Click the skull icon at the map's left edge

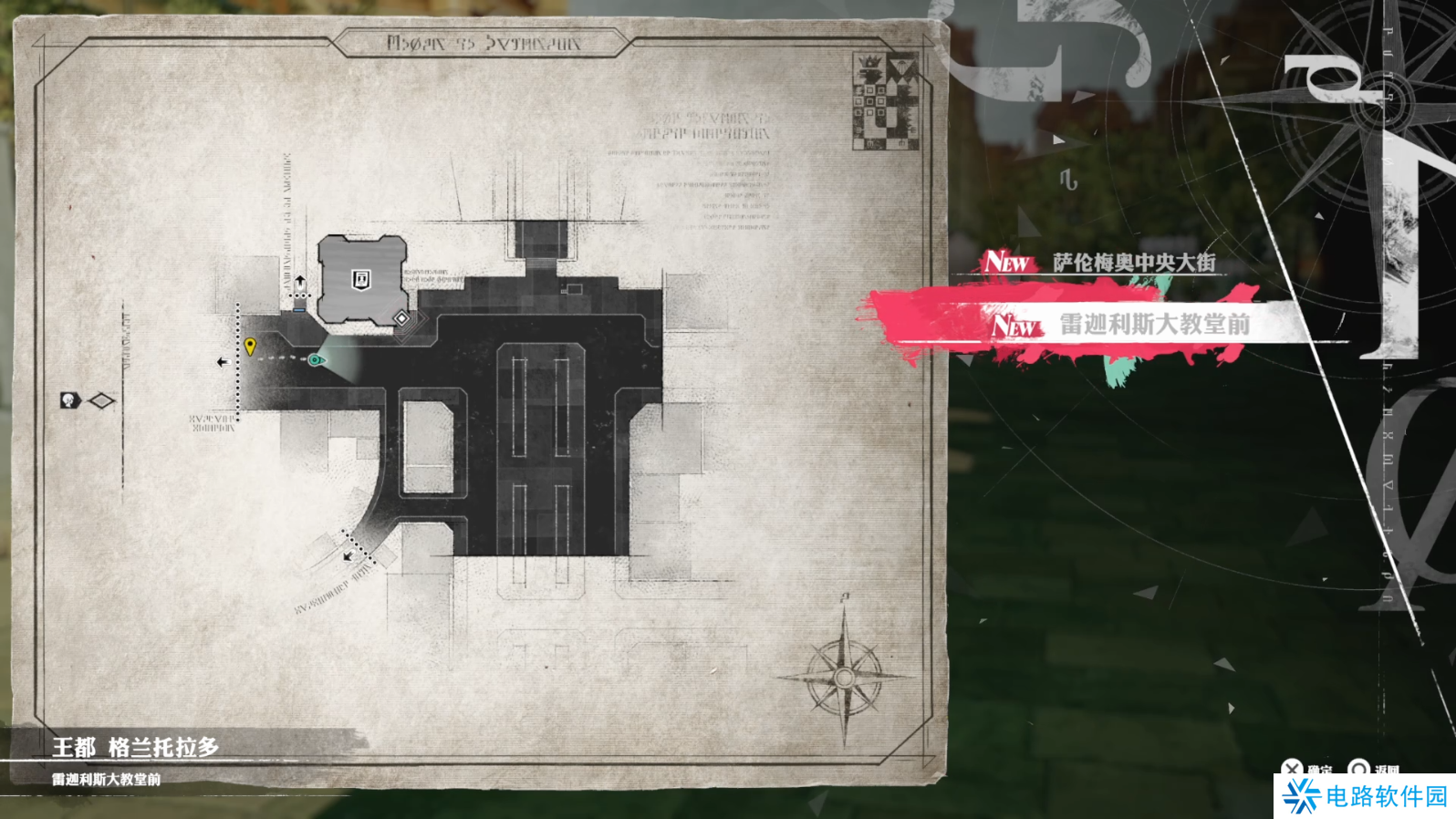(x=69, y=400)
